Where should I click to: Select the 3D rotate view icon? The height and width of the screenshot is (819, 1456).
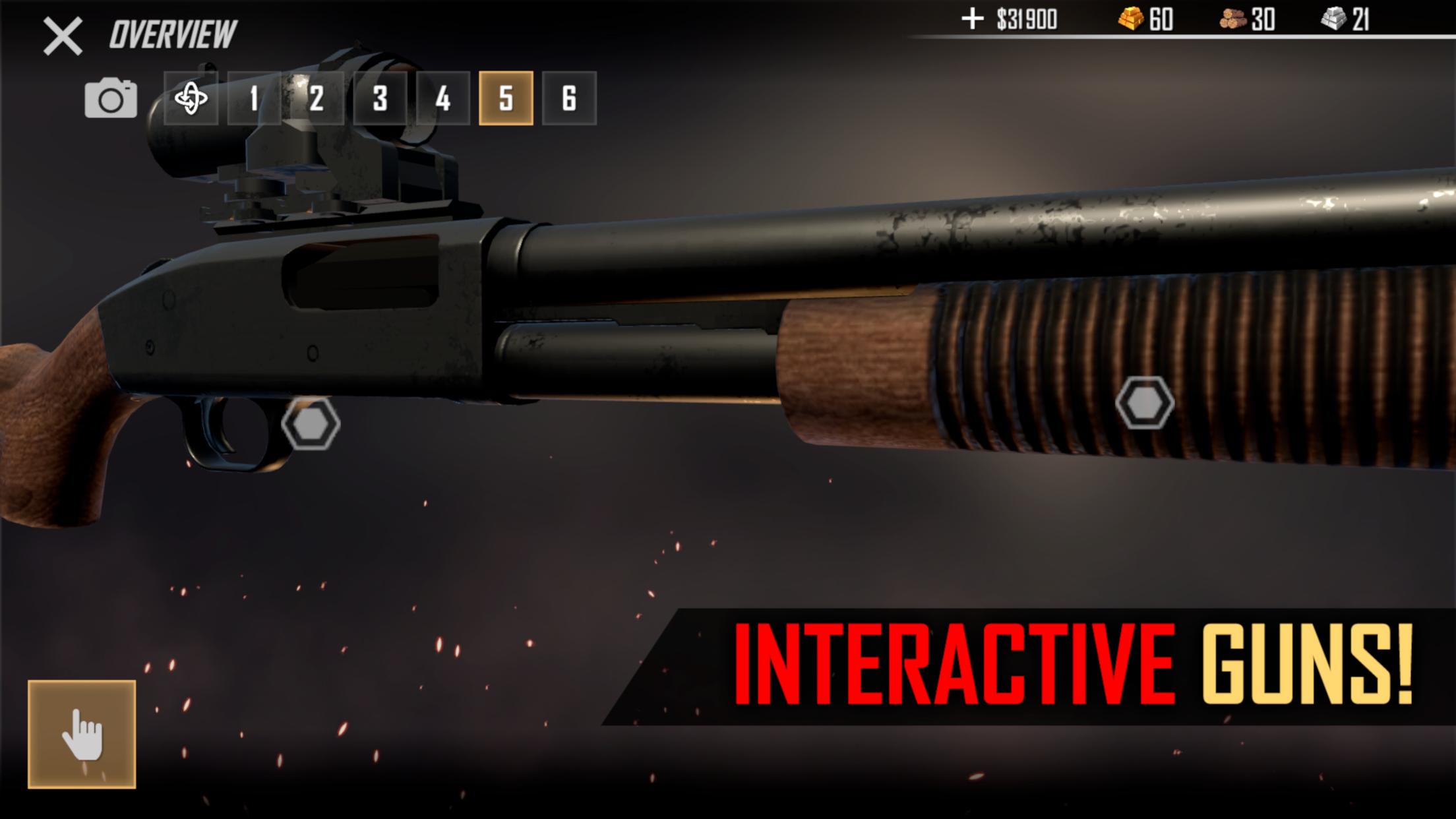pos(192,99)
